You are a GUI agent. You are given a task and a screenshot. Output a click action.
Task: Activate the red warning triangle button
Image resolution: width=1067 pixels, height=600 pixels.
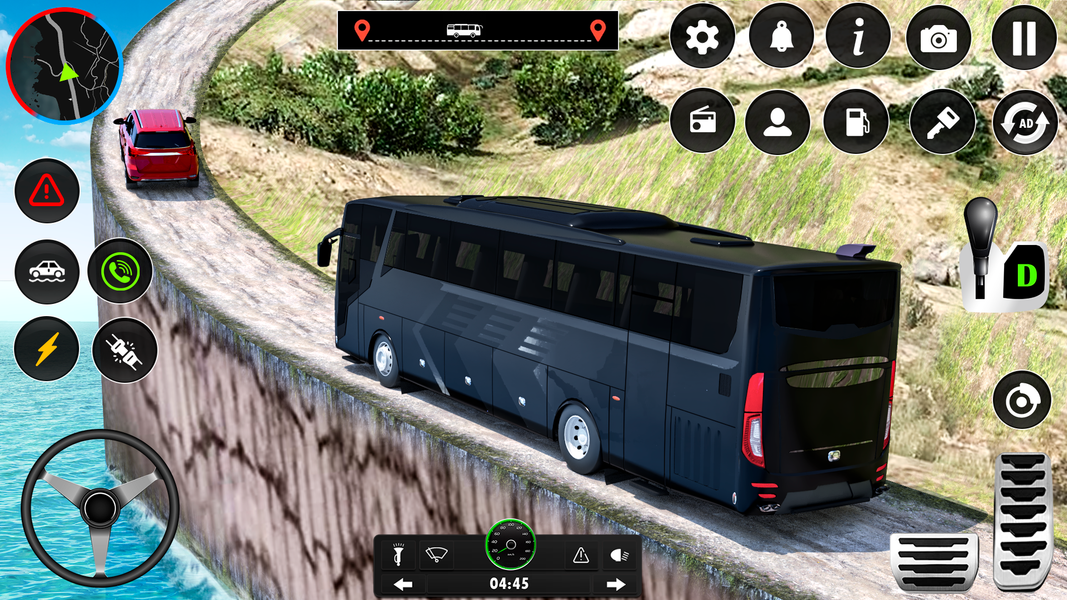coord(47,190)
